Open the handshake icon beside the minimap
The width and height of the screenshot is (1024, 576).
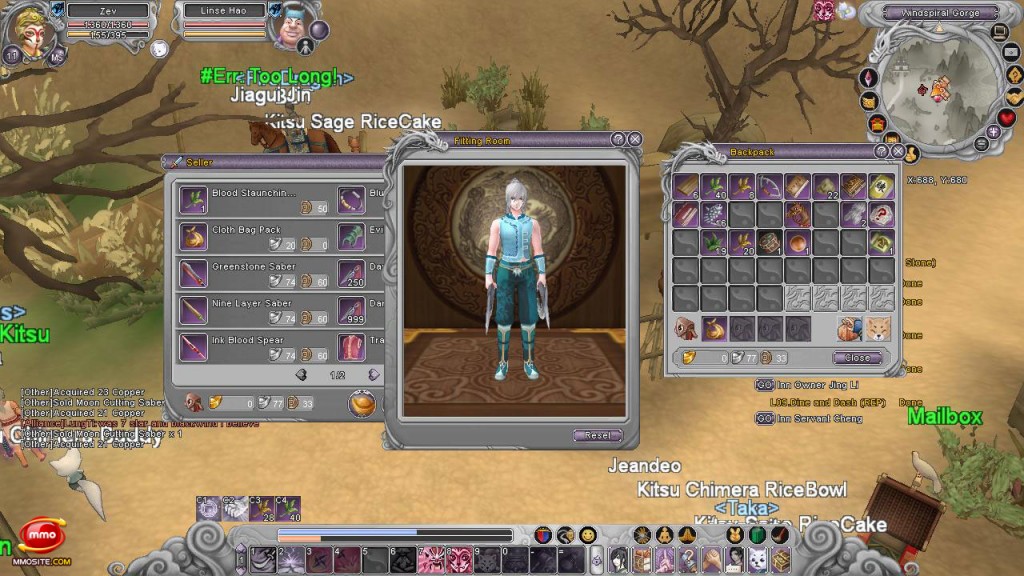(x=1014, y=95)
